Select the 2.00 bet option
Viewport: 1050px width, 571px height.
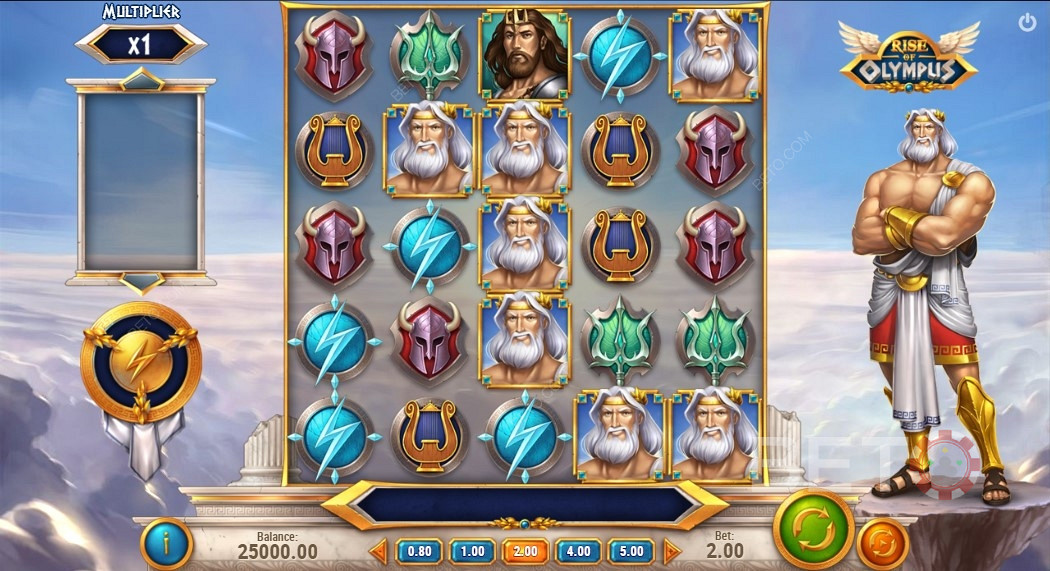pyautogui.click(x=524, y=551)
